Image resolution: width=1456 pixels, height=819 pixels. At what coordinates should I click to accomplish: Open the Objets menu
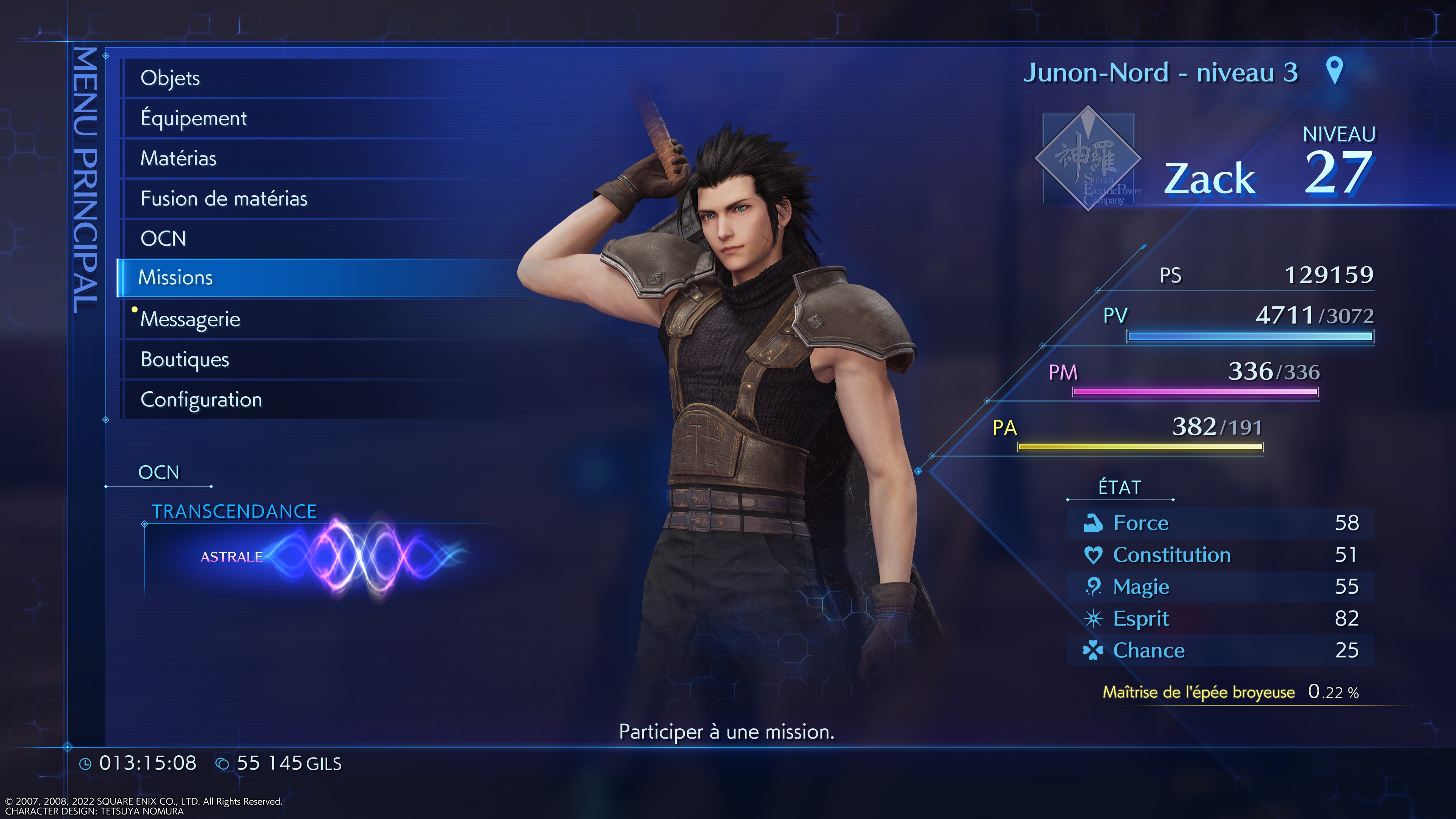pyautogui.click(x=170, y=78)
